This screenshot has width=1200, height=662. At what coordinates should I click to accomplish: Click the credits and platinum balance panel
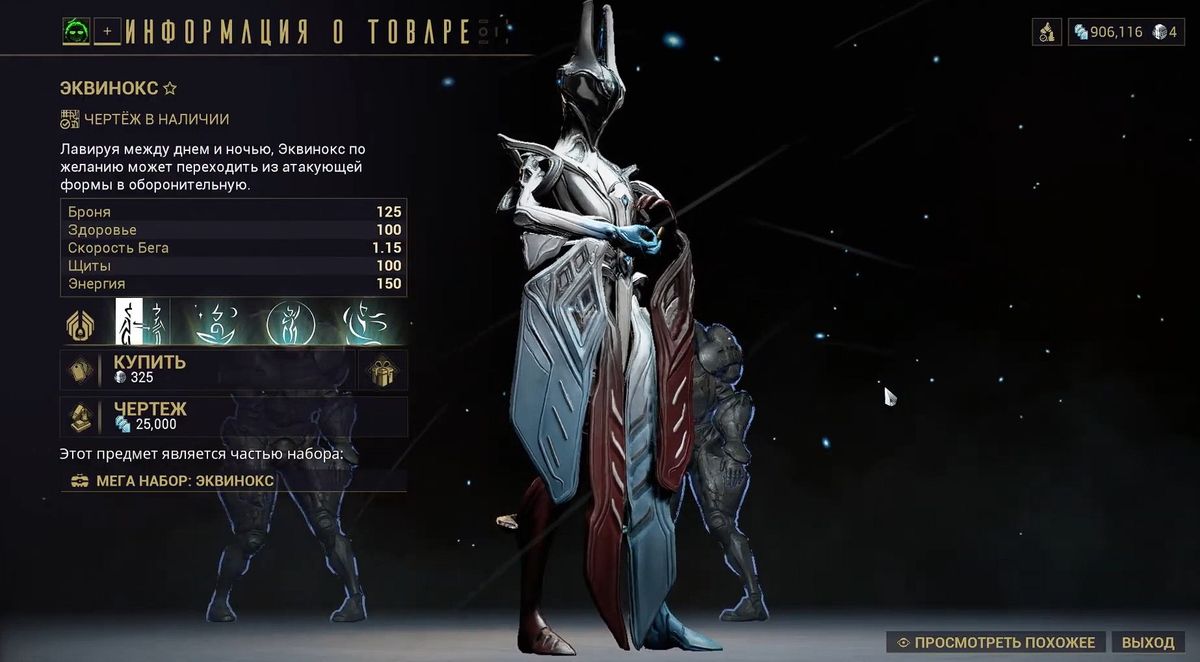click(1125, 32)
